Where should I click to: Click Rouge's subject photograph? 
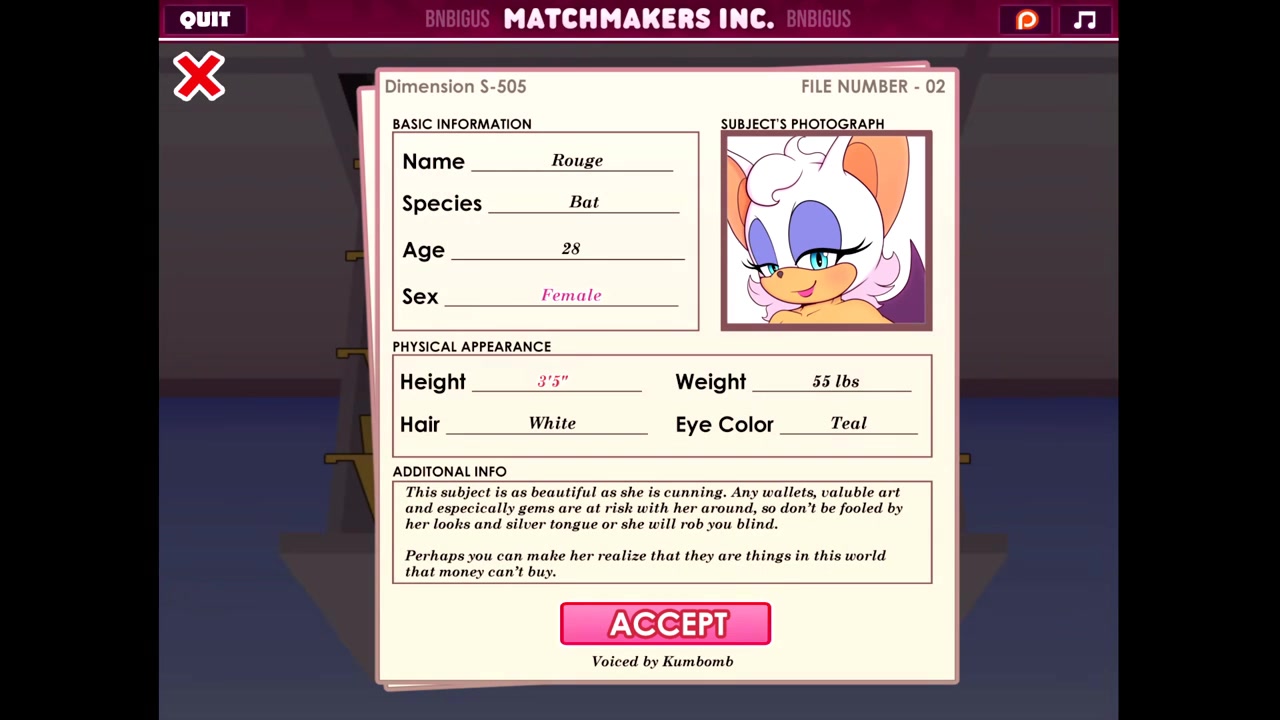coord(826,230)
